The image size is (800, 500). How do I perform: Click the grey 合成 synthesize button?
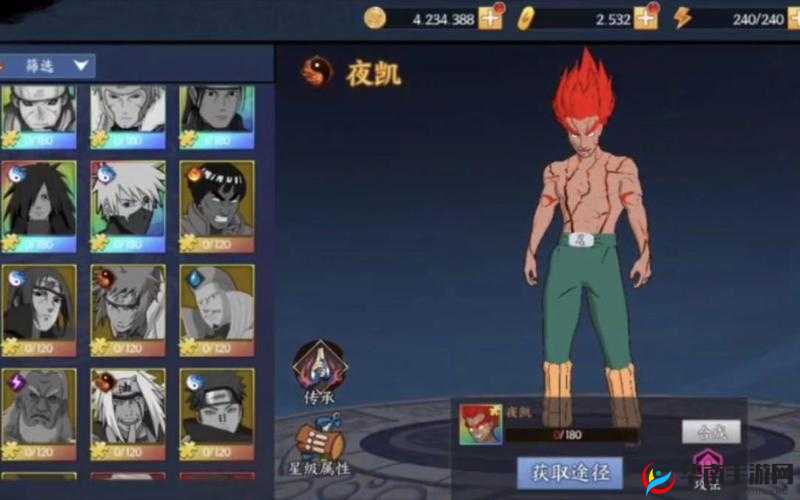[711, 432]
